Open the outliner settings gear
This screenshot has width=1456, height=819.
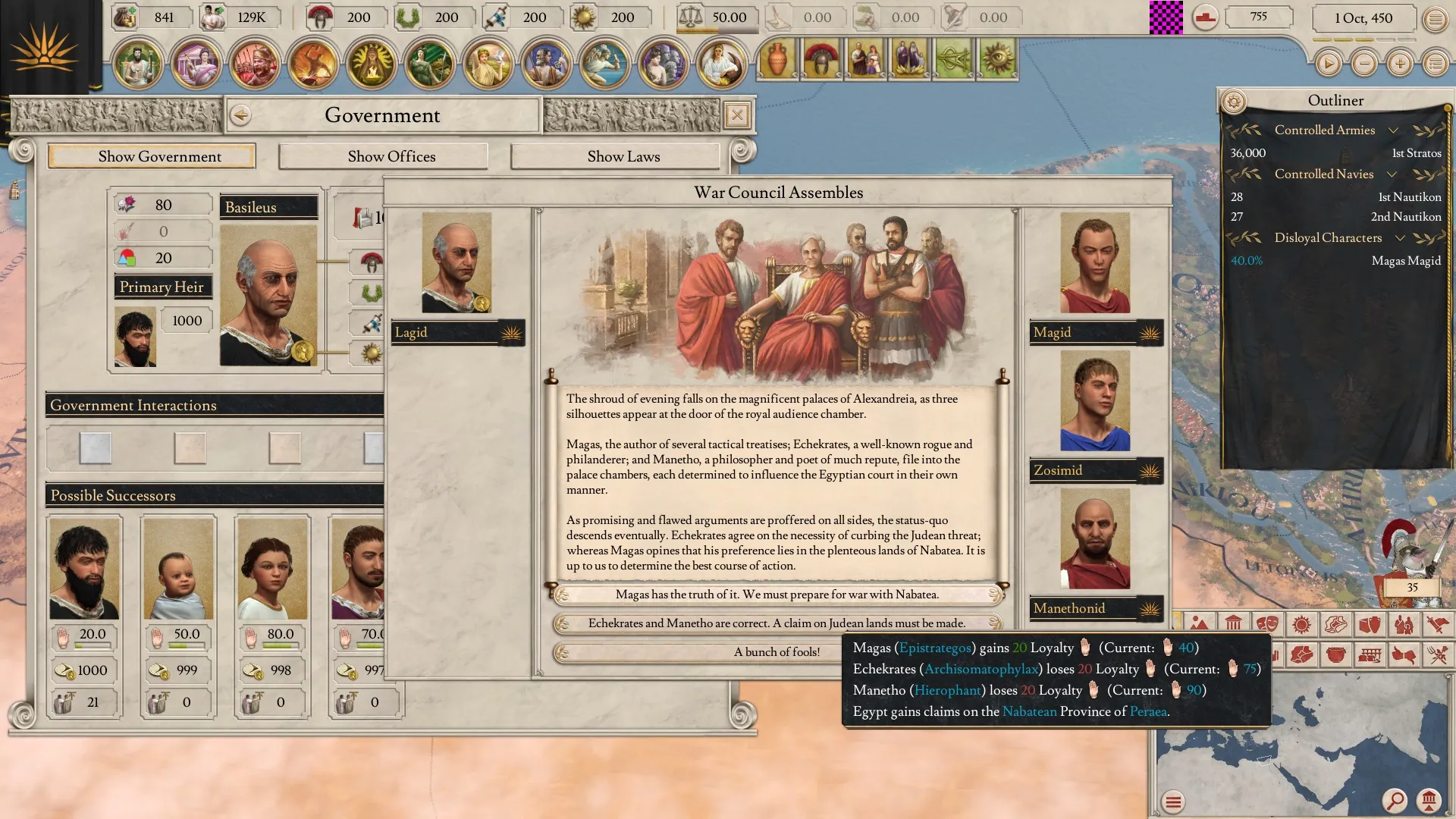pos(1234,101)
